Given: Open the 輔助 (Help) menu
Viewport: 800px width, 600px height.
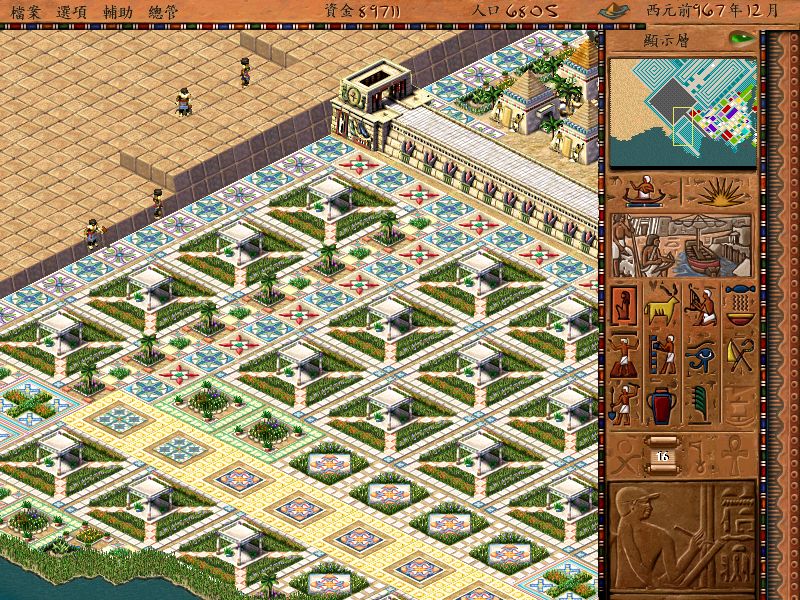Looking at the screenshot, I should (x=117, y=10).
